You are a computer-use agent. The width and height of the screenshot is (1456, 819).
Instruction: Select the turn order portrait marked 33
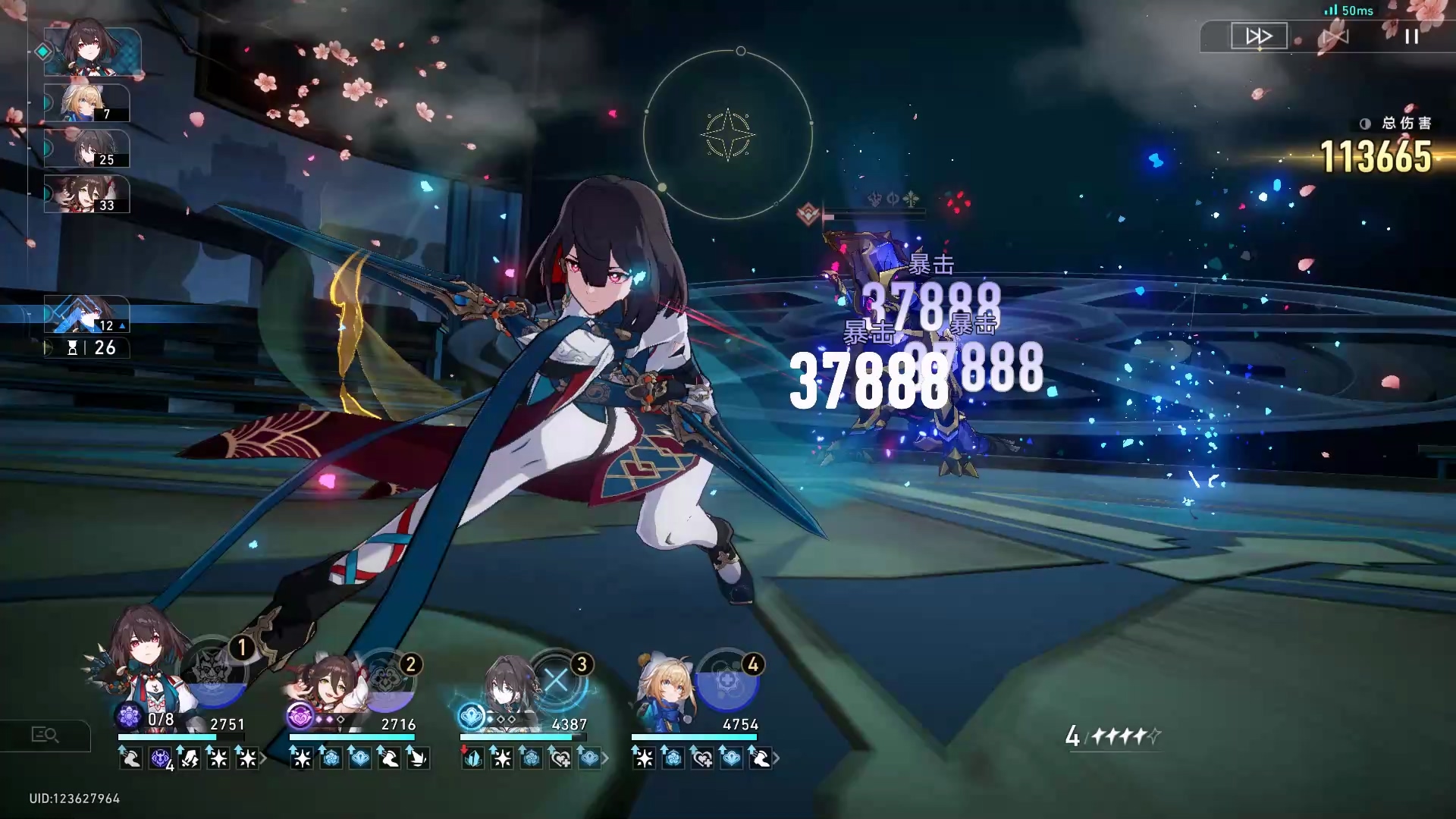[x=86, y=194]
